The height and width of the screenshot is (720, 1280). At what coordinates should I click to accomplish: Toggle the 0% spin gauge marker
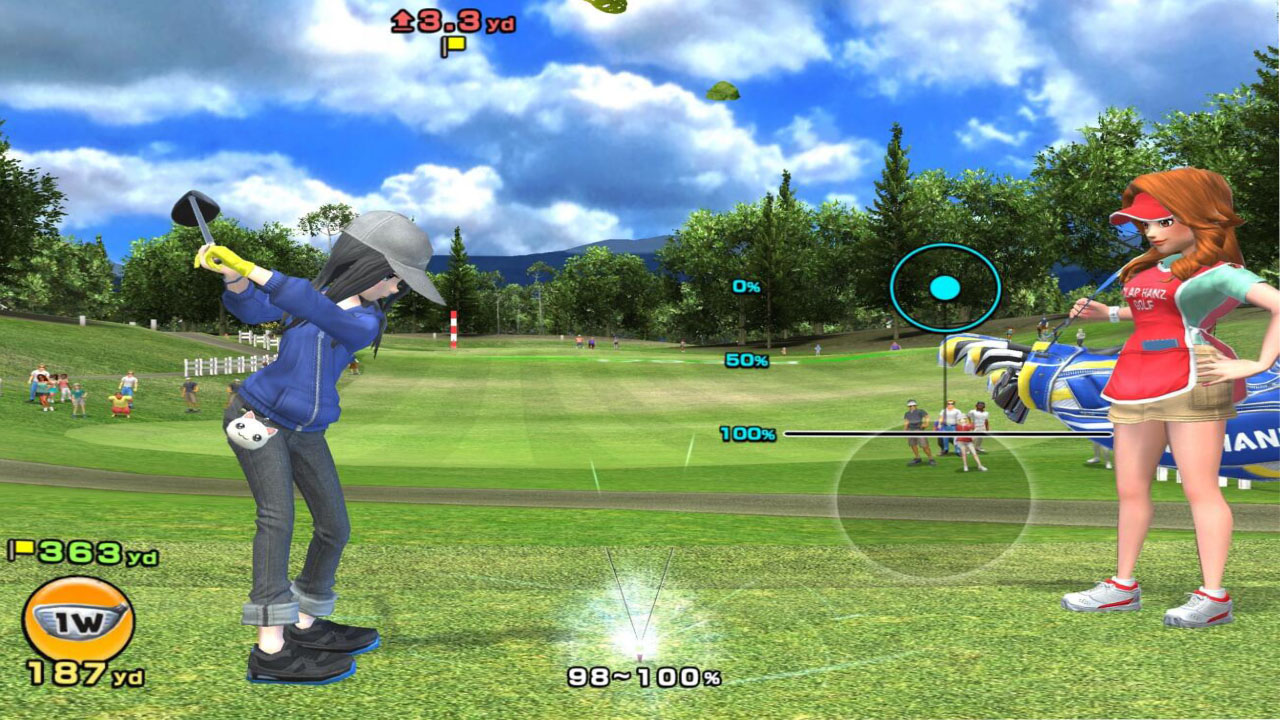[x=746, y=288]
